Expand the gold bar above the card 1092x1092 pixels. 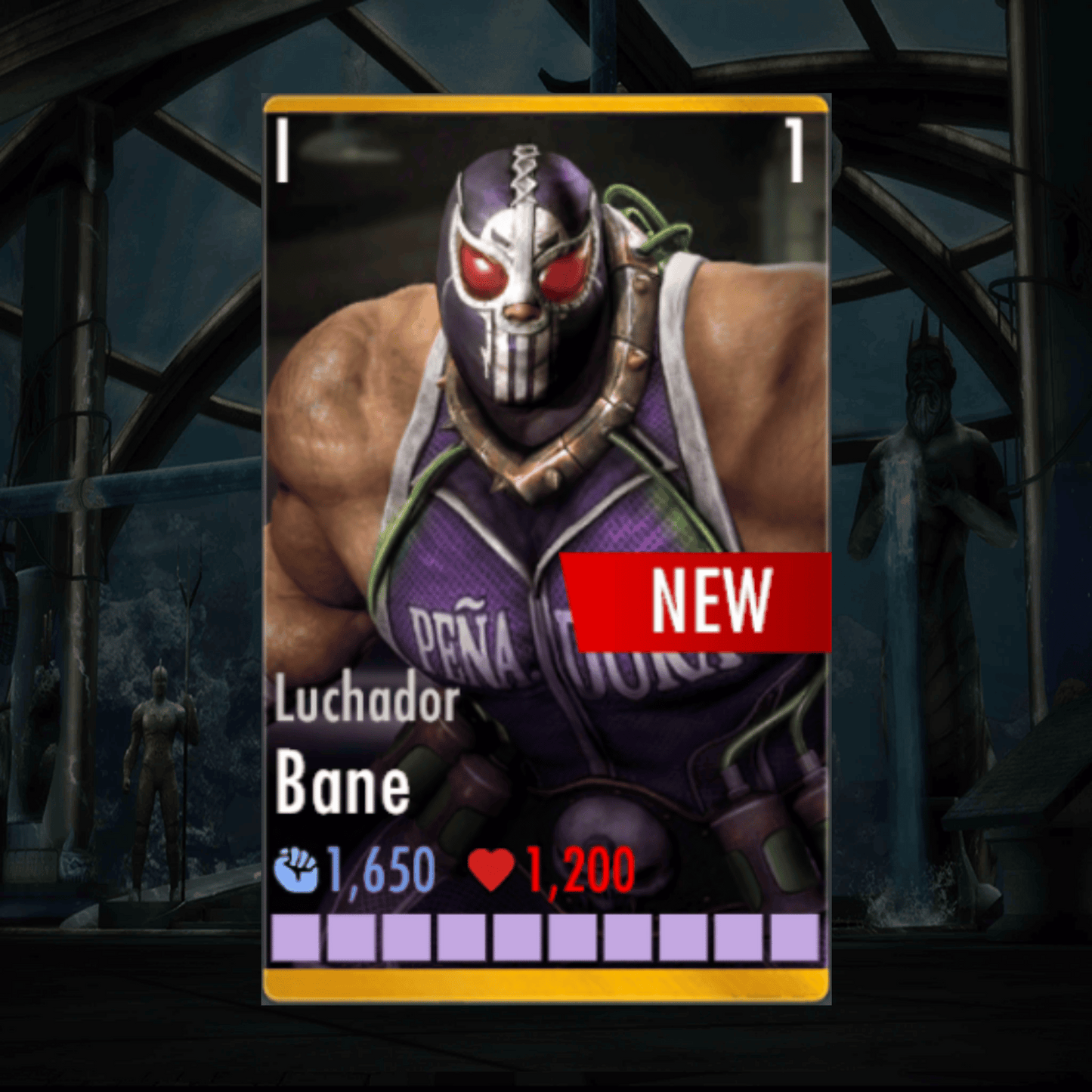pyautogui.click(x=546, y=104)
